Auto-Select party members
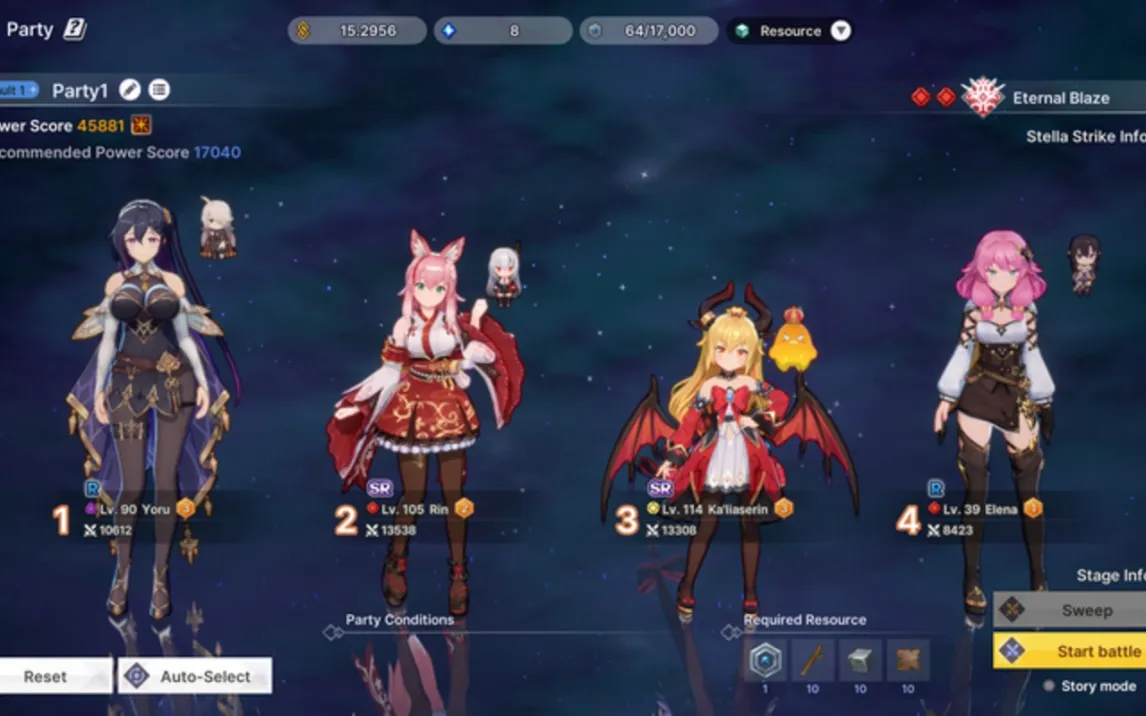 [x=195, y=676]
